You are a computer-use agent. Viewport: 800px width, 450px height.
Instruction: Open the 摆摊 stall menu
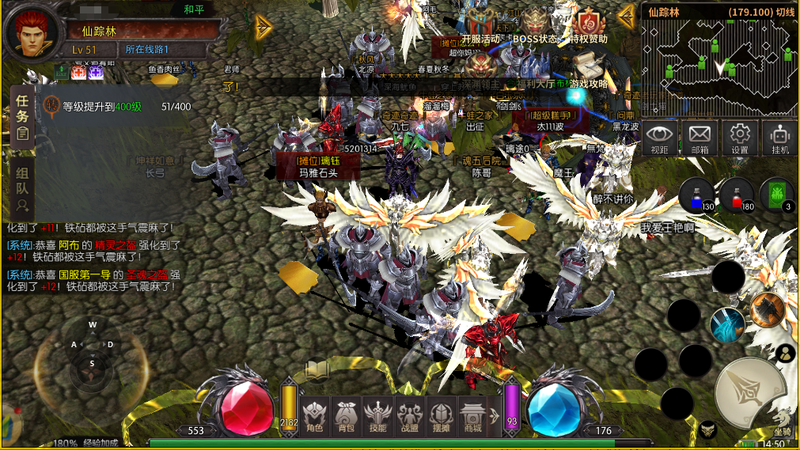(441, 413)
